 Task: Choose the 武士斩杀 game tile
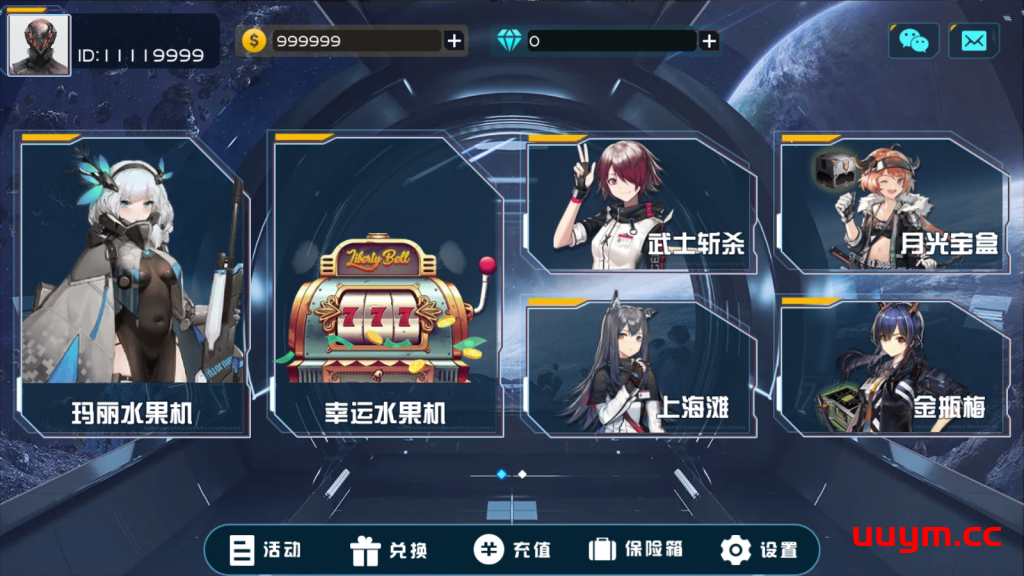[x=642, y=205]
